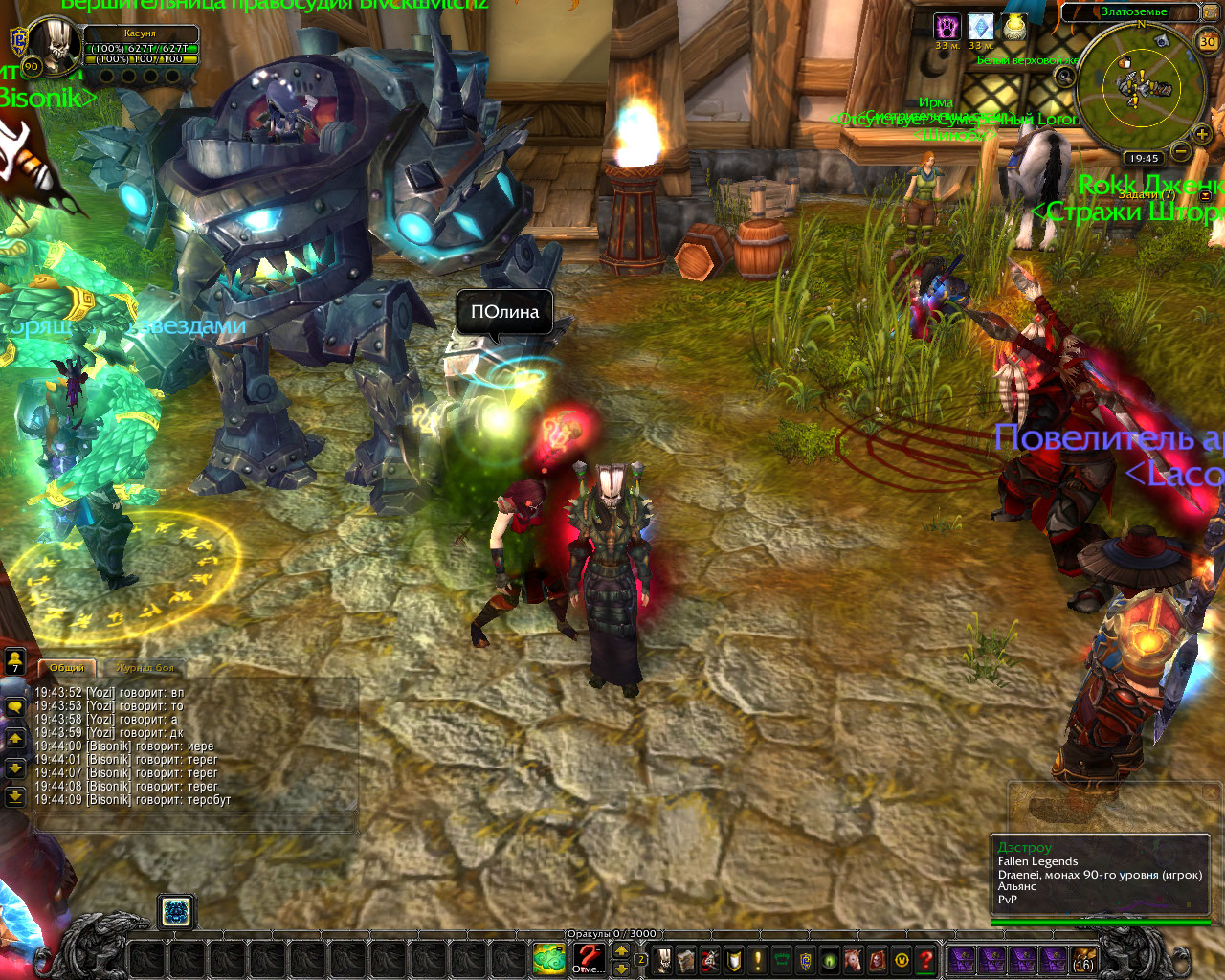Screen dimensions: 1225x980
Task: Open the Журнал боя combat log tab
Action: [x=145, y=668]
